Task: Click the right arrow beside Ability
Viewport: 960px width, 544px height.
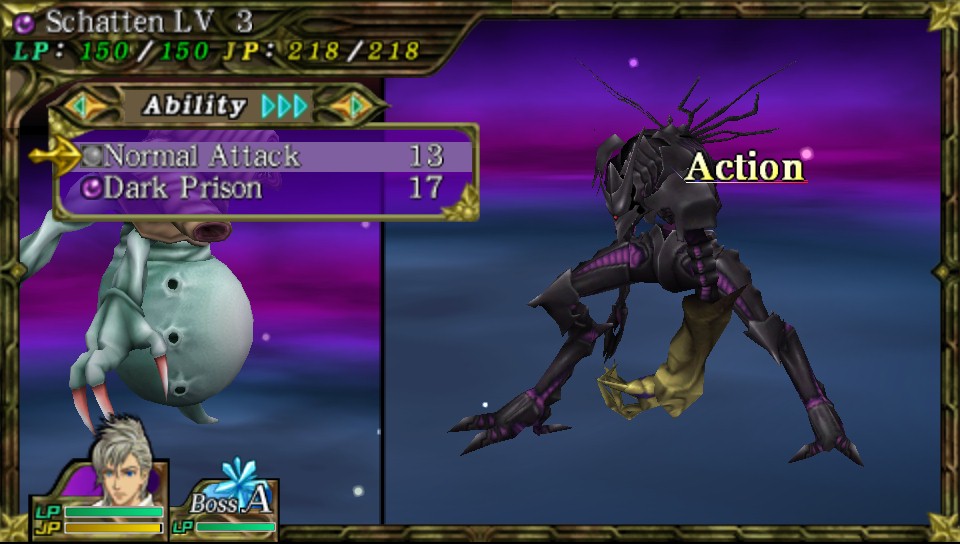Action: 353,105
